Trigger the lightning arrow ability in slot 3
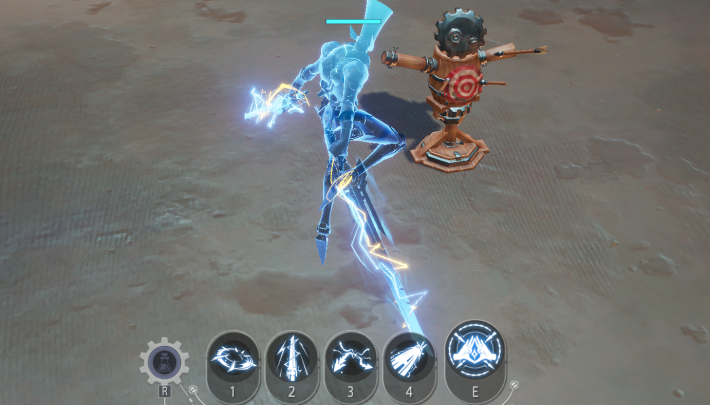Viewport: 710px width, 405px height. coord(351,357)
